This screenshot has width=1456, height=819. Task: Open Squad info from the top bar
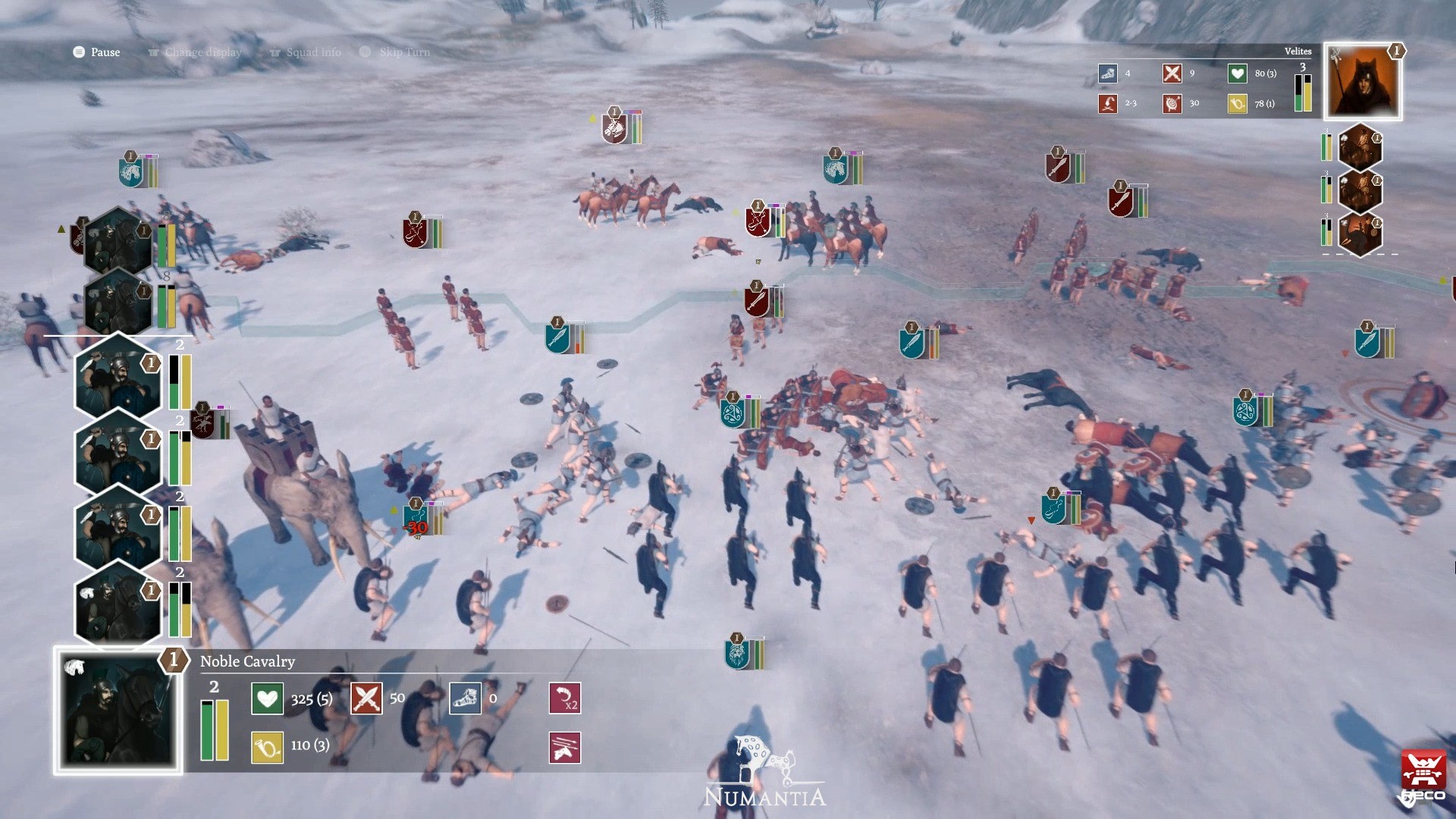[x=306, y=52]
